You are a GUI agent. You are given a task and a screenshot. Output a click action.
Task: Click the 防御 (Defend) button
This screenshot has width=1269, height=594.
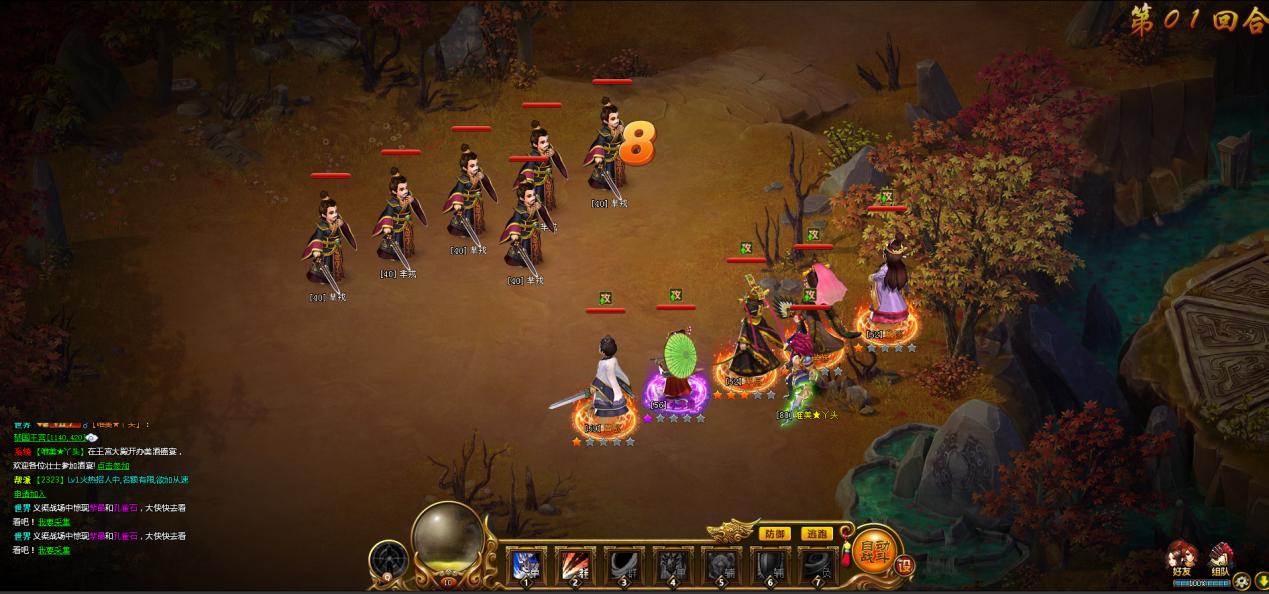775,534
